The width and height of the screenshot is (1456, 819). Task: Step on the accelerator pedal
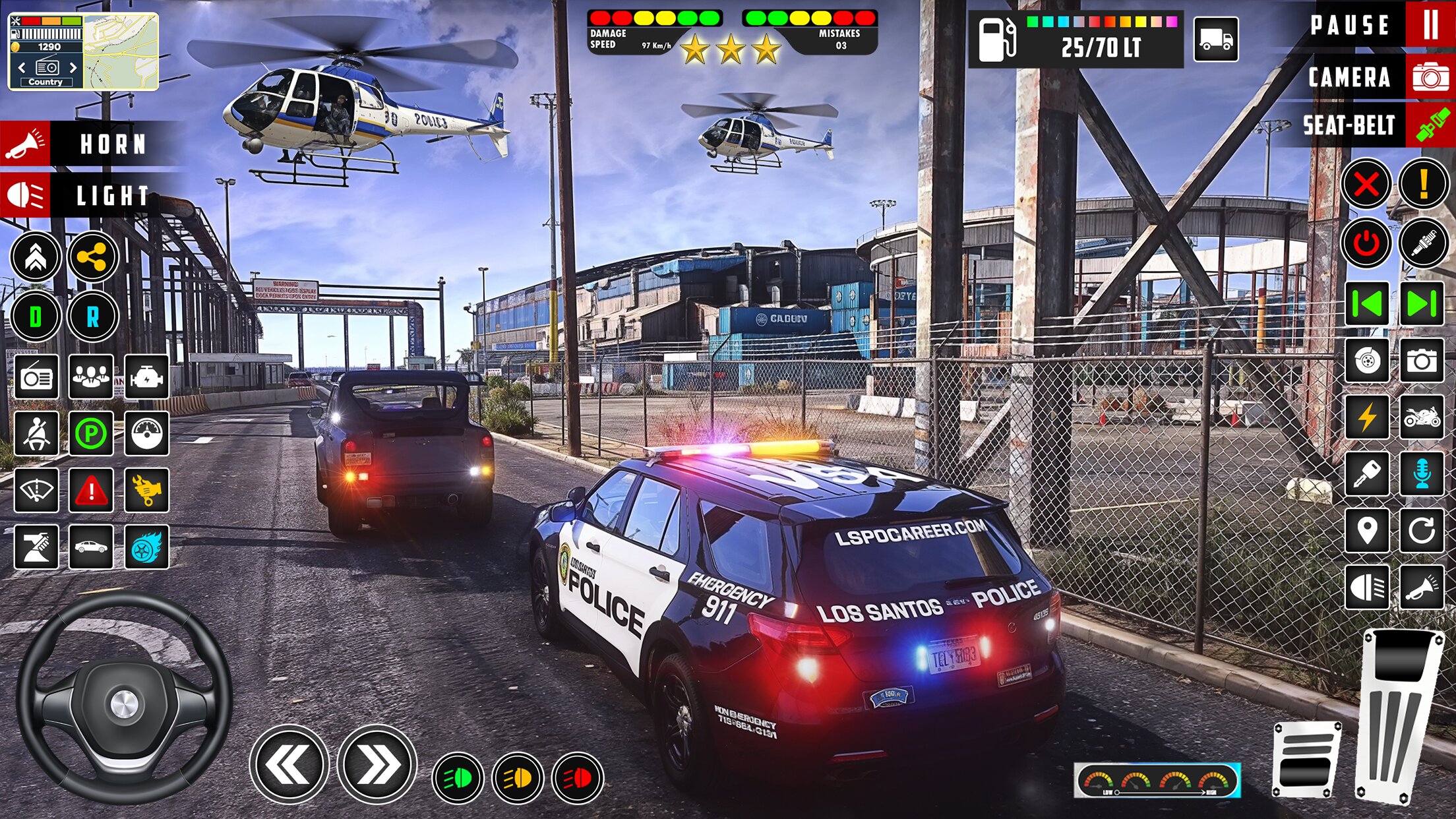pos(1398,715)
